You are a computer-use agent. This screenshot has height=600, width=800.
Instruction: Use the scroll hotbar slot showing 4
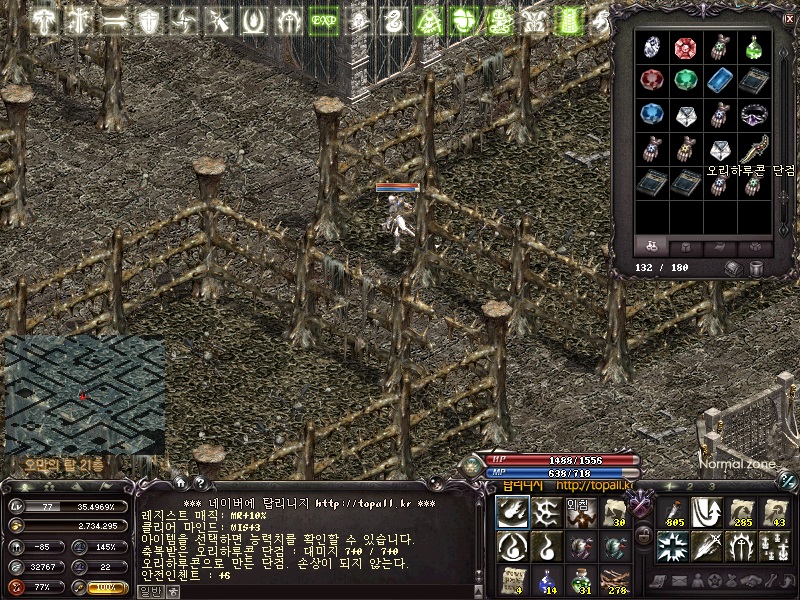click(x=512, y=579)
